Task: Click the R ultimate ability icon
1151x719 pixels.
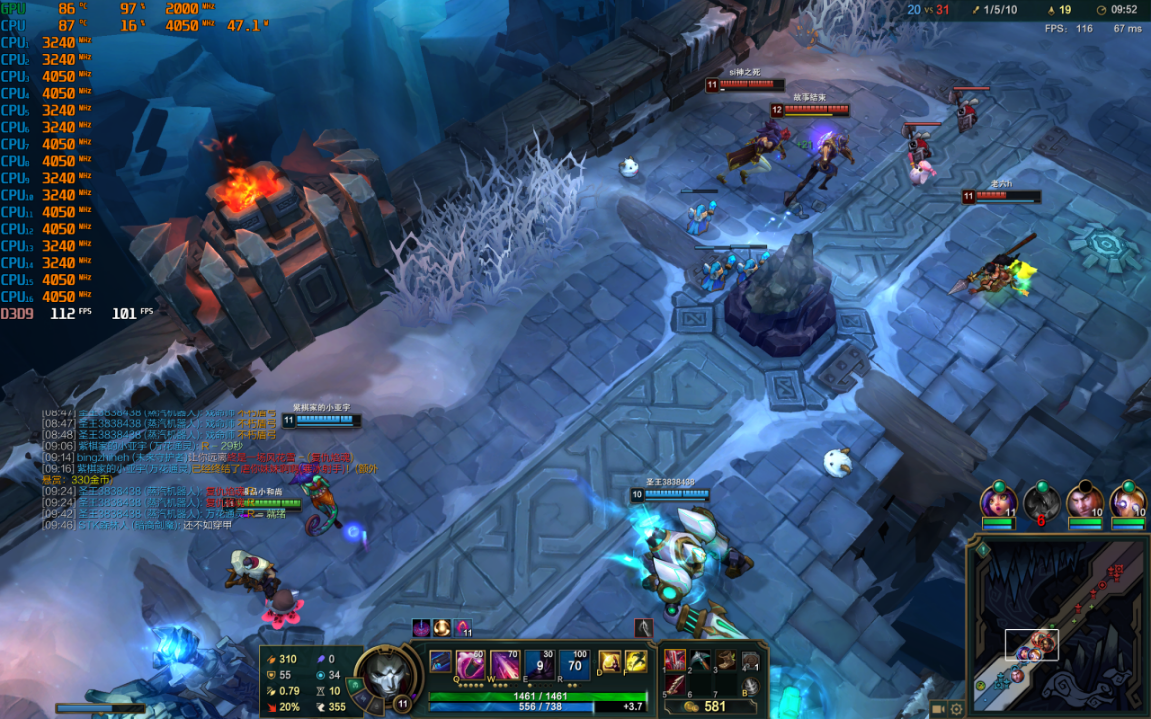Action: pyautogui.click(x=574, y=665)
